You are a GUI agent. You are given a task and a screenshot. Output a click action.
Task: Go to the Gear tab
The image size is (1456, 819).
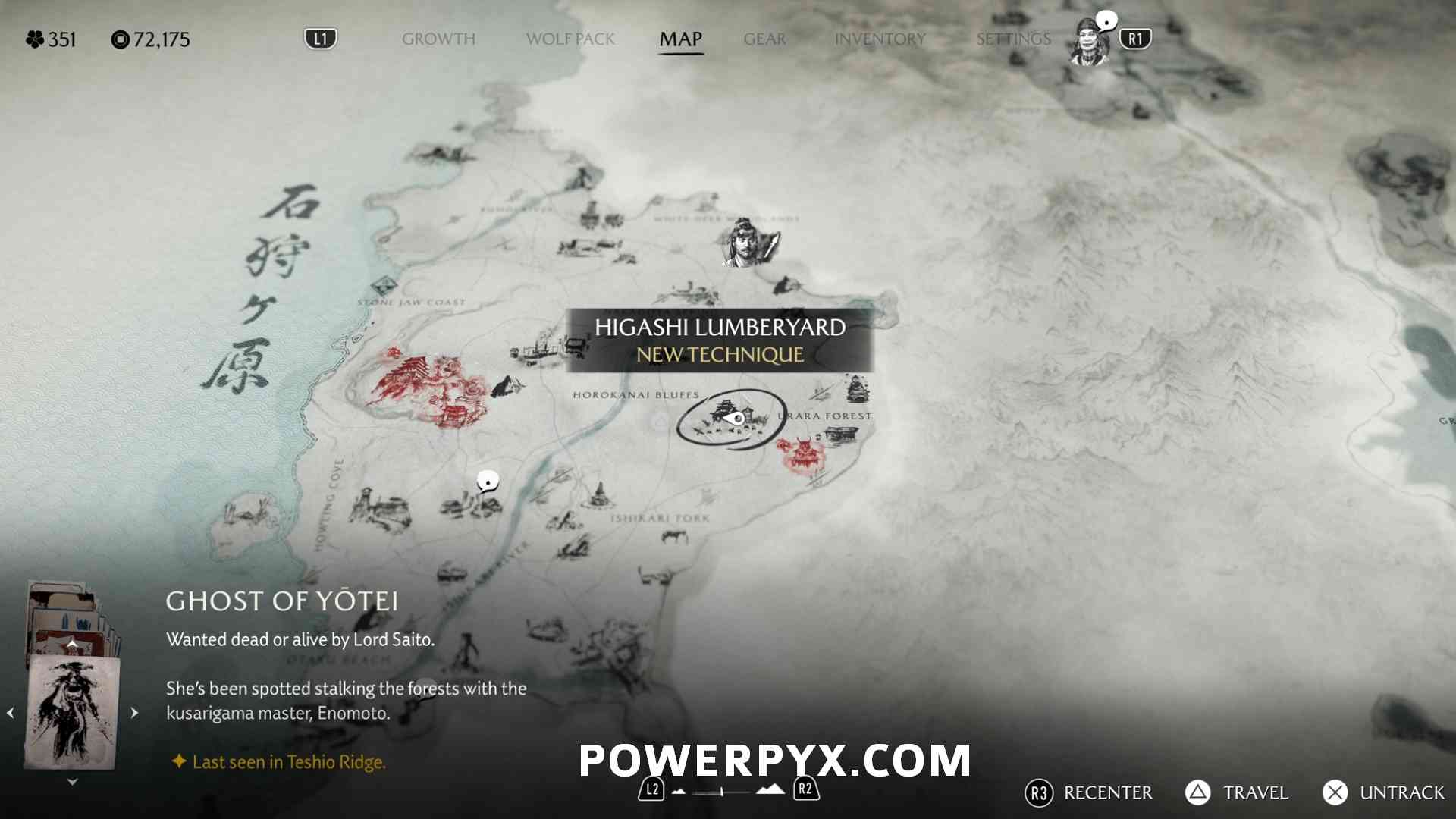click(x=764, y=39)
